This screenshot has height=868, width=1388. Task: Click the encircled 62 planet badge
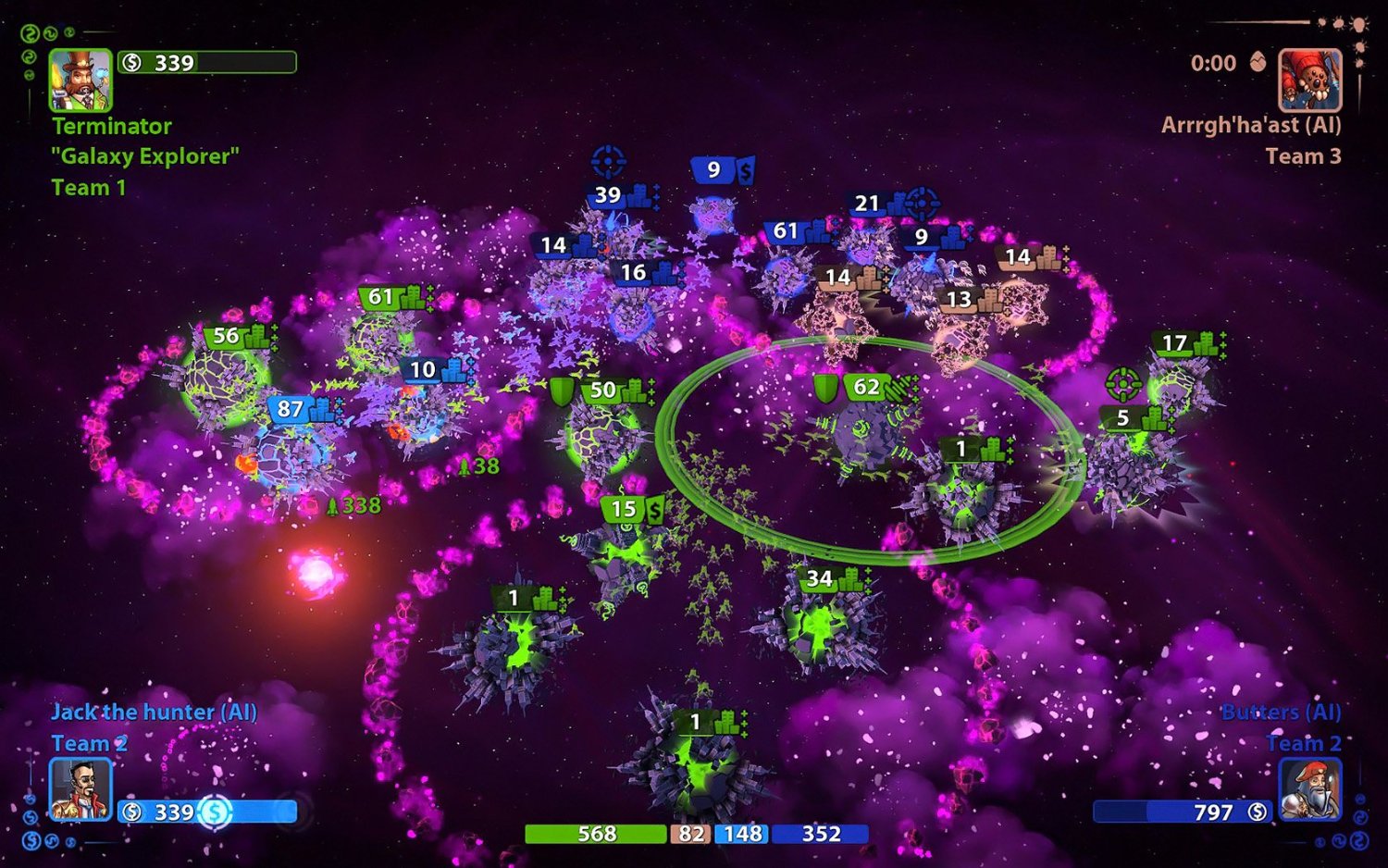coord(868,388)
